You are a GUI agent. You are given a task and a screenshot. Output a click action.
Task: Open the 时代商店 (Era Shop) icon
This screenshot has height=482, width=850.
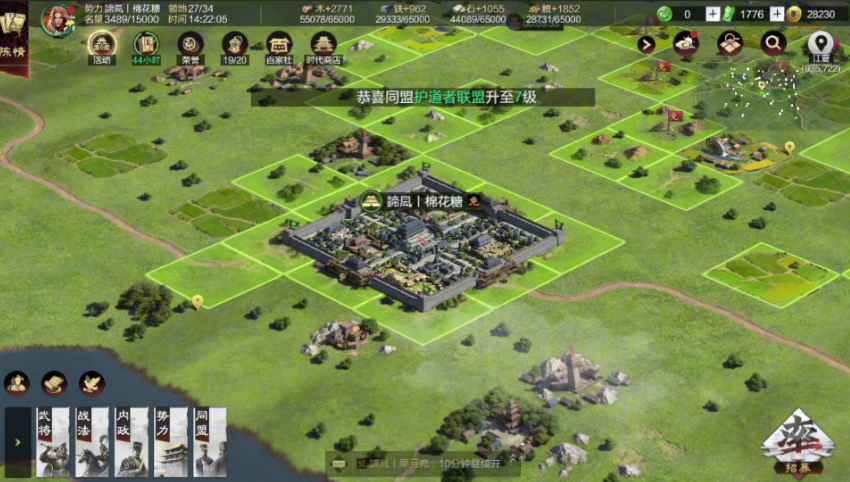(323, 46)
